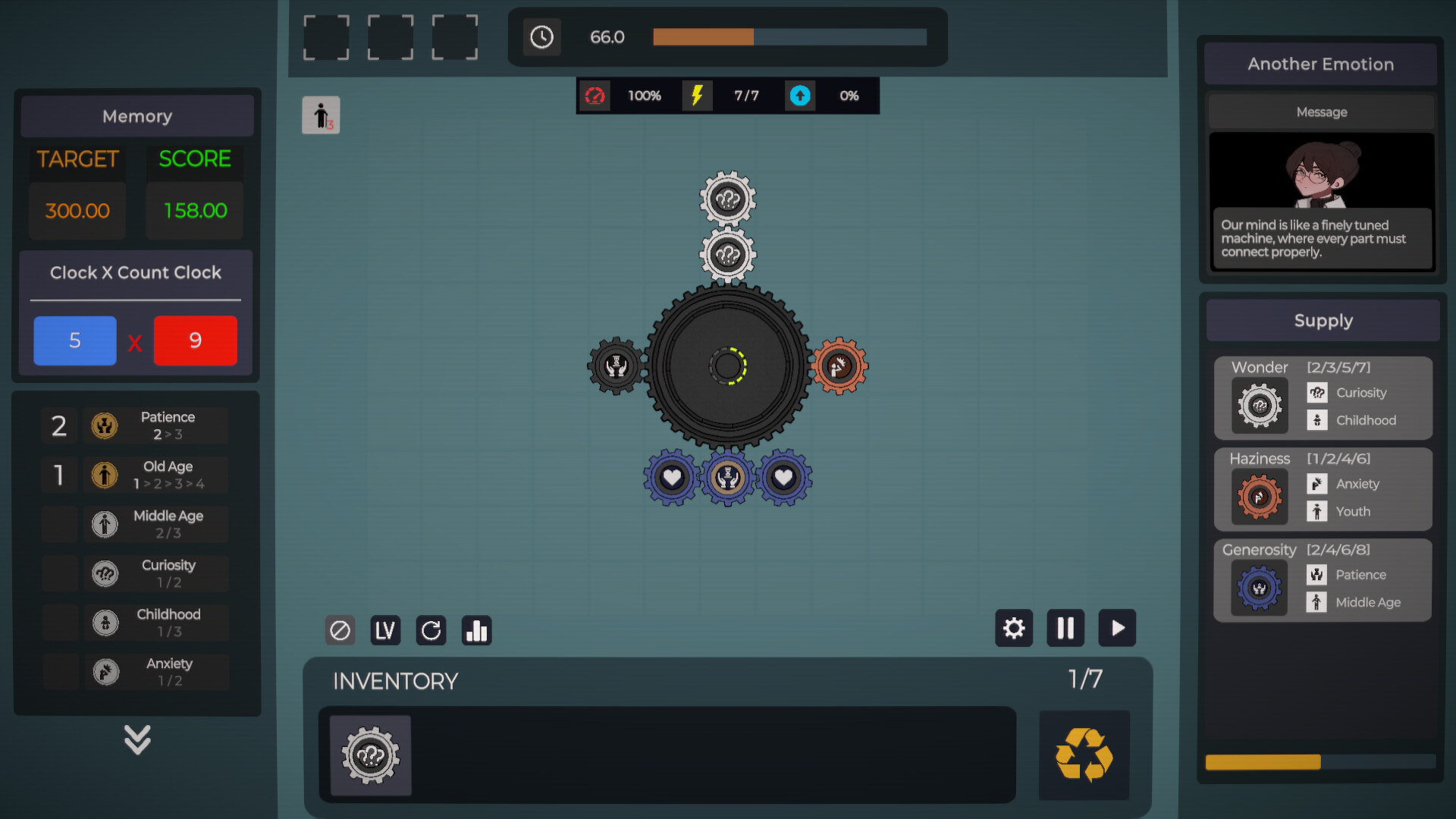Select the block/disable tool above Inventory
Screen dimensions: 1456x819
(x=340, y=630)
